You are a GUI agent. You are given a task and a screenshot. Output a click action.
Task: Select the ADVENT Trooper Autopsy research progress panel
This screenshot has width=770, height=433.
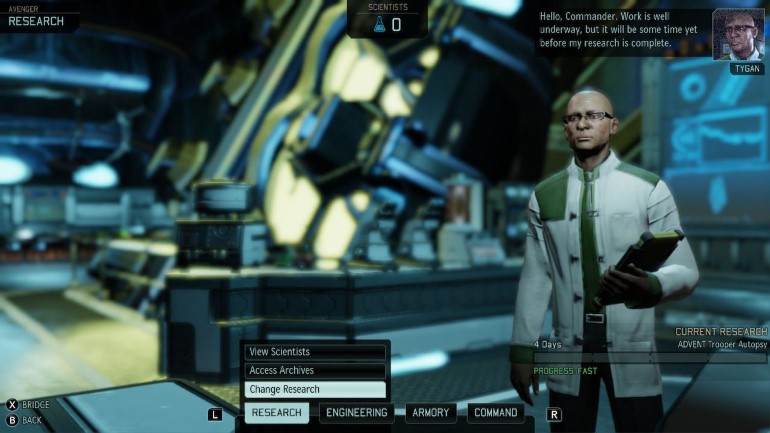[650, 356]
